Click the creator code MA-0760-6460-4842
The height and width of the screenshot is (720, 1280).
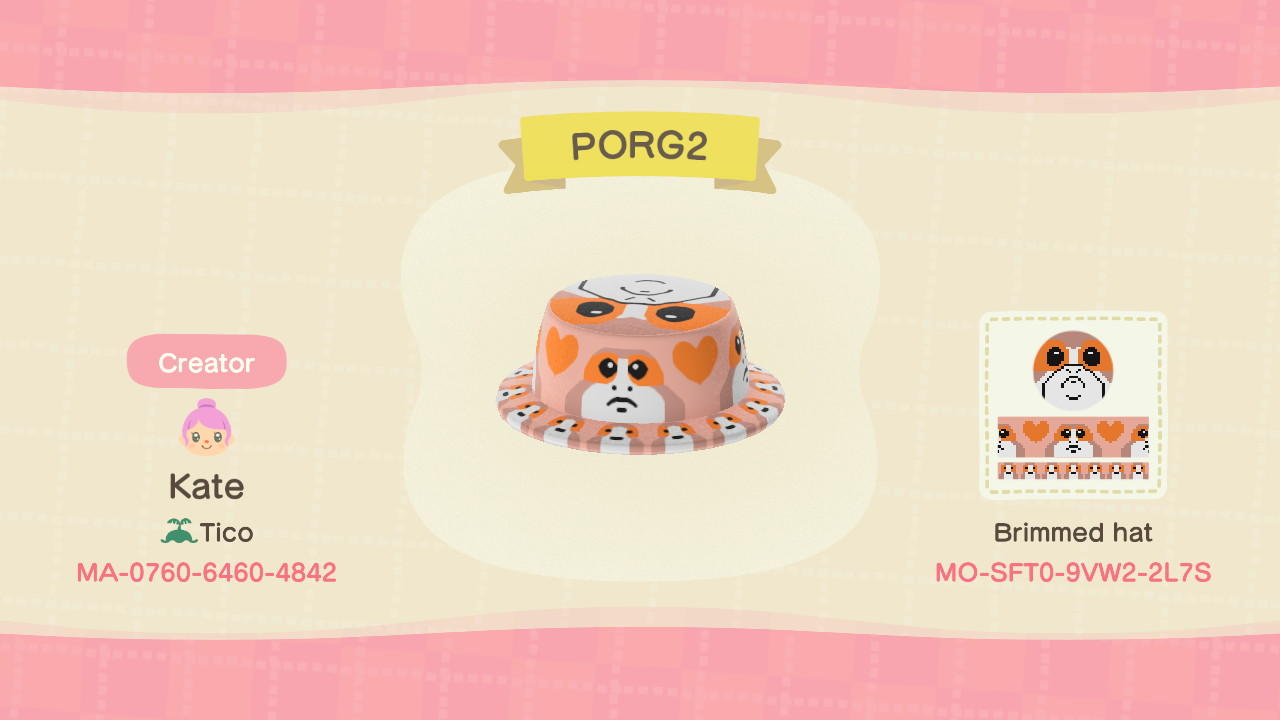click(x=206, y=572)
